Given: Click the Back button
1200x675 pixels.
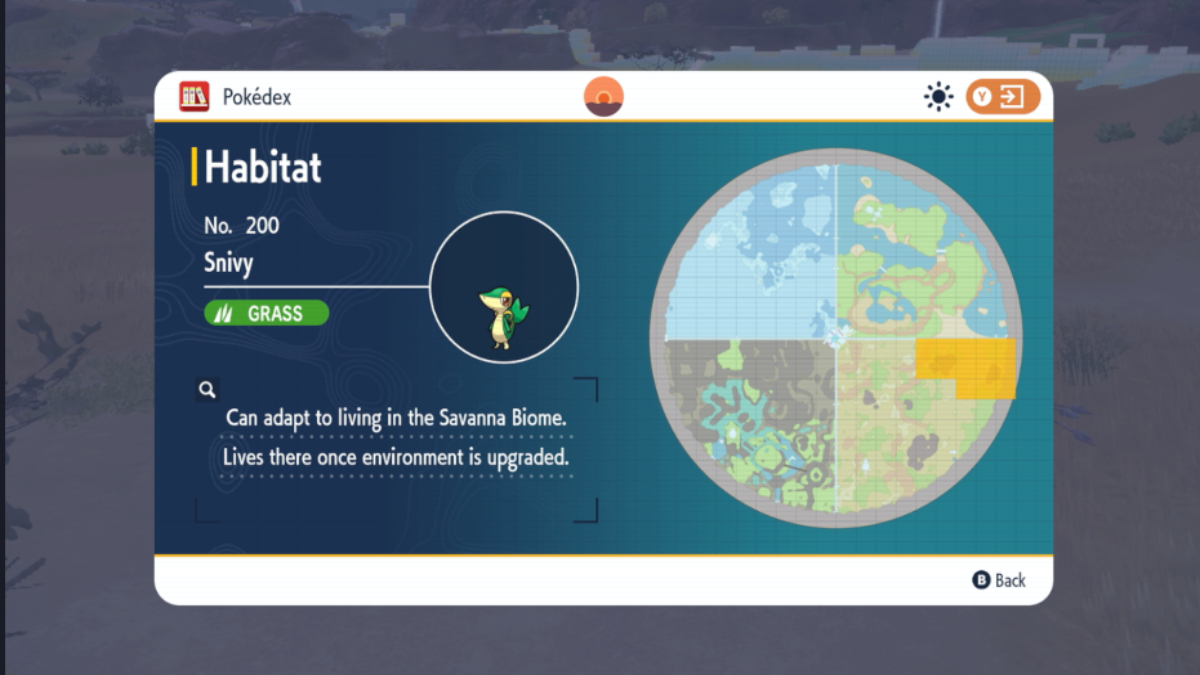Looking at the screenshot, I should [999, 580].
